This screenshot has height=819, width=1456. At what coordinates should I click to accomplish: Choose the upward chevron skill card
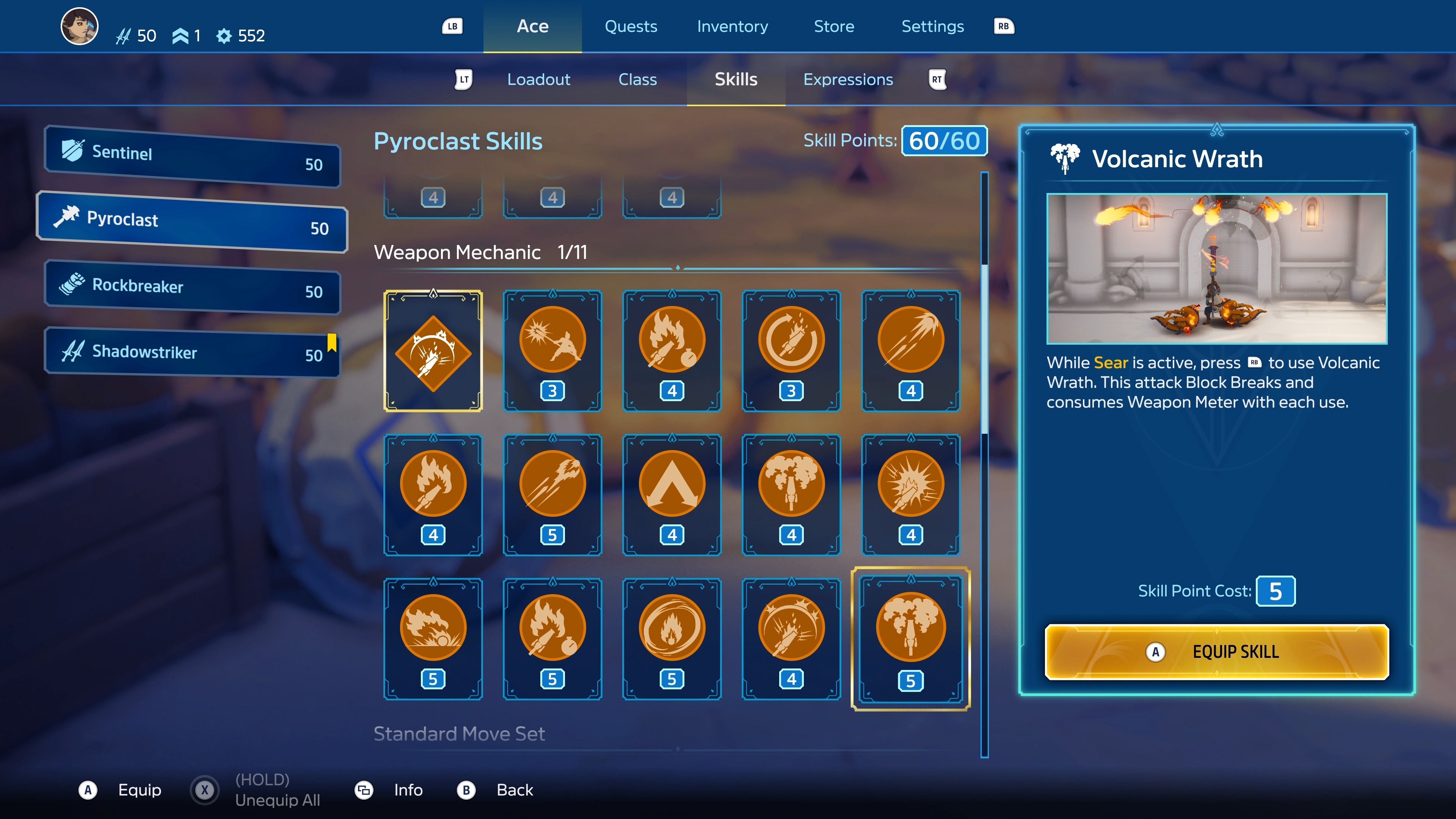pos(672,494)
